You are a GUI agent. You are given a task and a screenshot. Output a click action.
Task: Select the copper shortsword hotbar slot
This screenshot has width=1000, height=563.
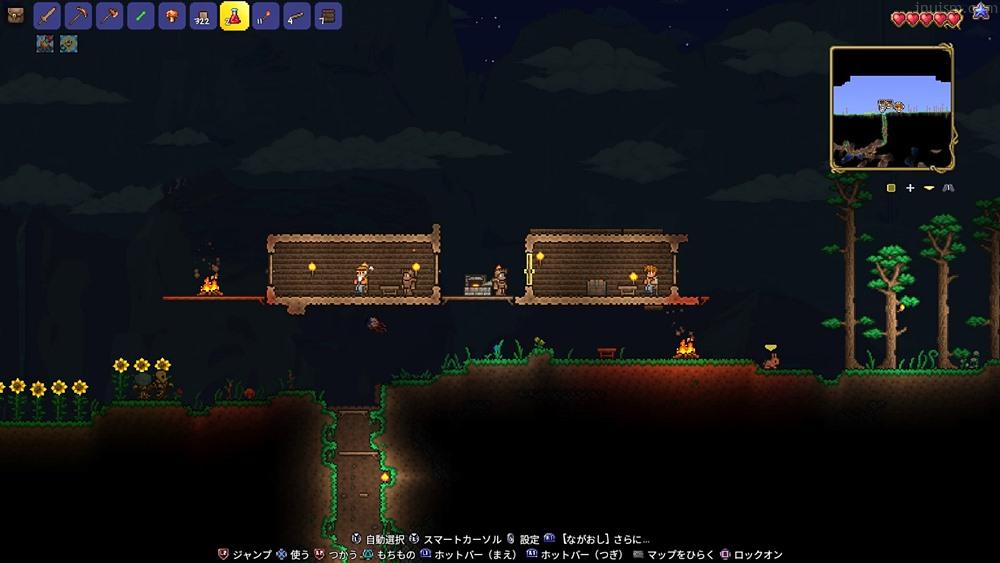pyautogui.click(x=48, y=16)
